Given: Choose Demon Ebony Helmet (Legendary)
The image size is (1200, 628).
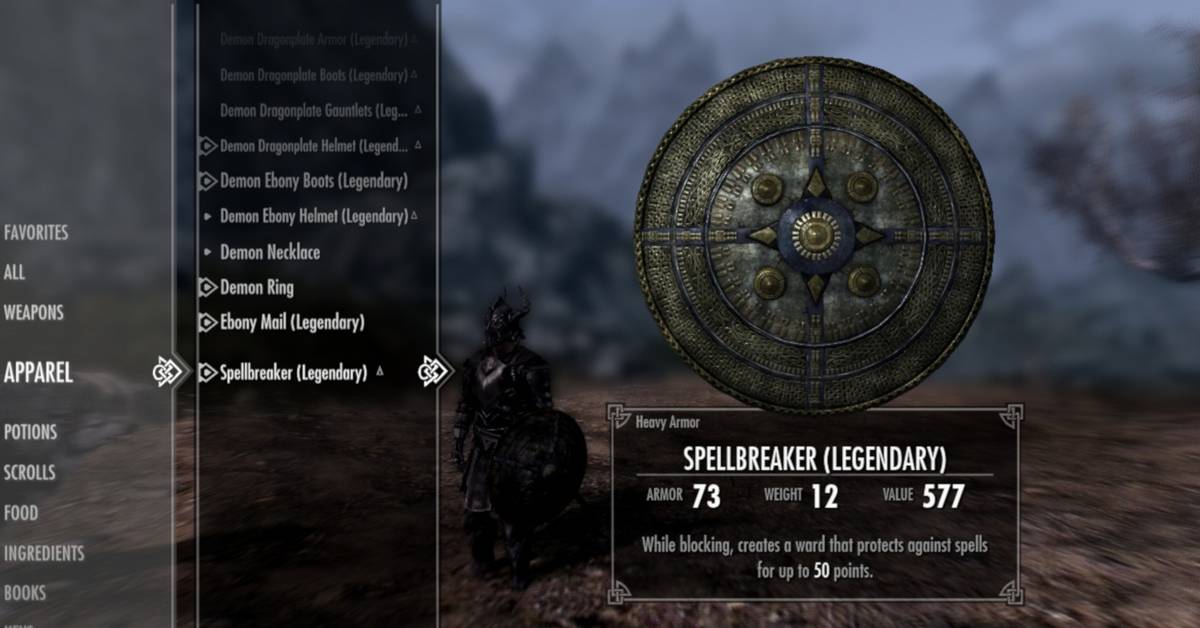Looking at the screenshot, I should click(313, 216).
